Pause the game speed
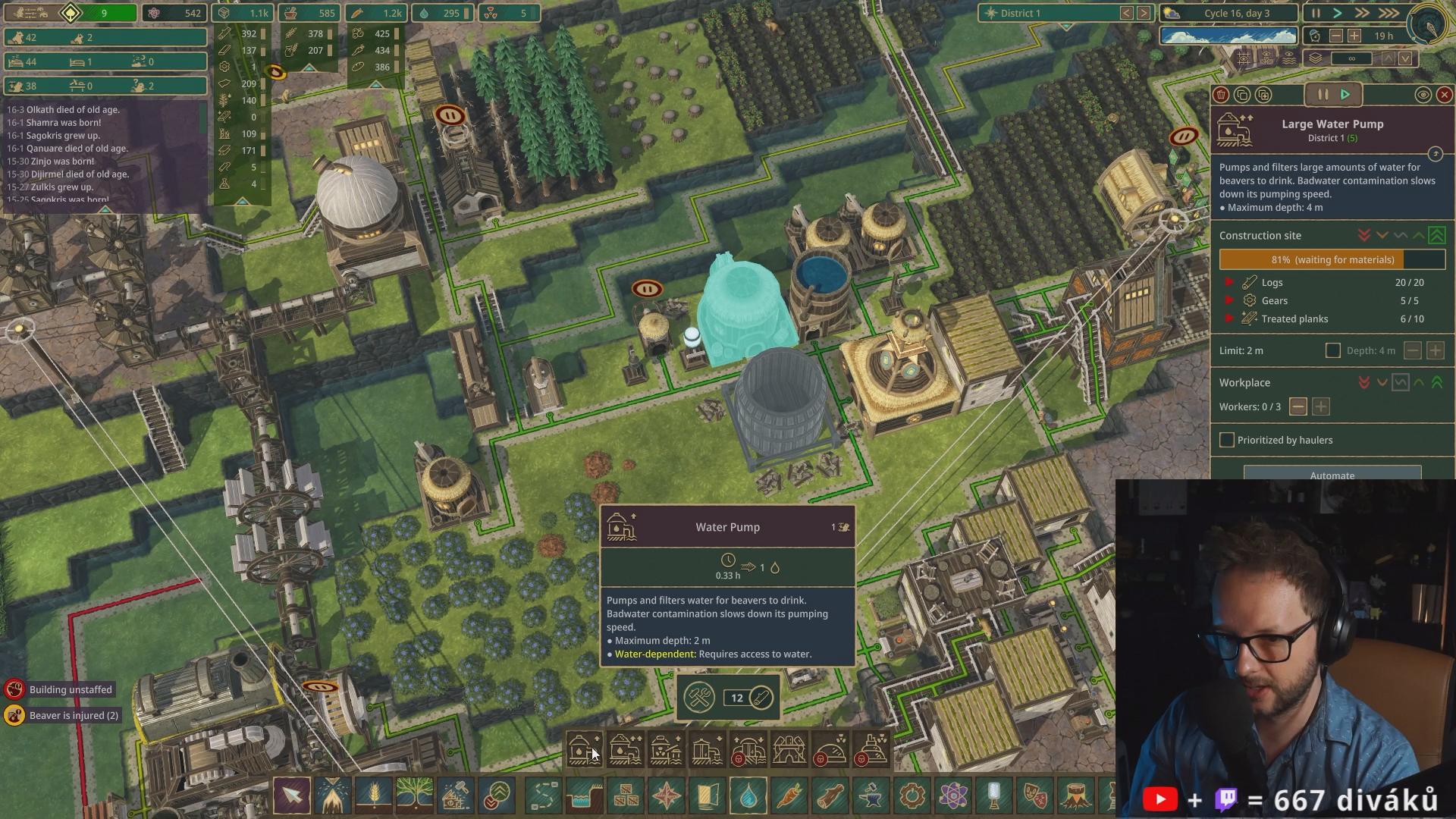Viewport: 1456px width, 819px height. click(1316, 13)
